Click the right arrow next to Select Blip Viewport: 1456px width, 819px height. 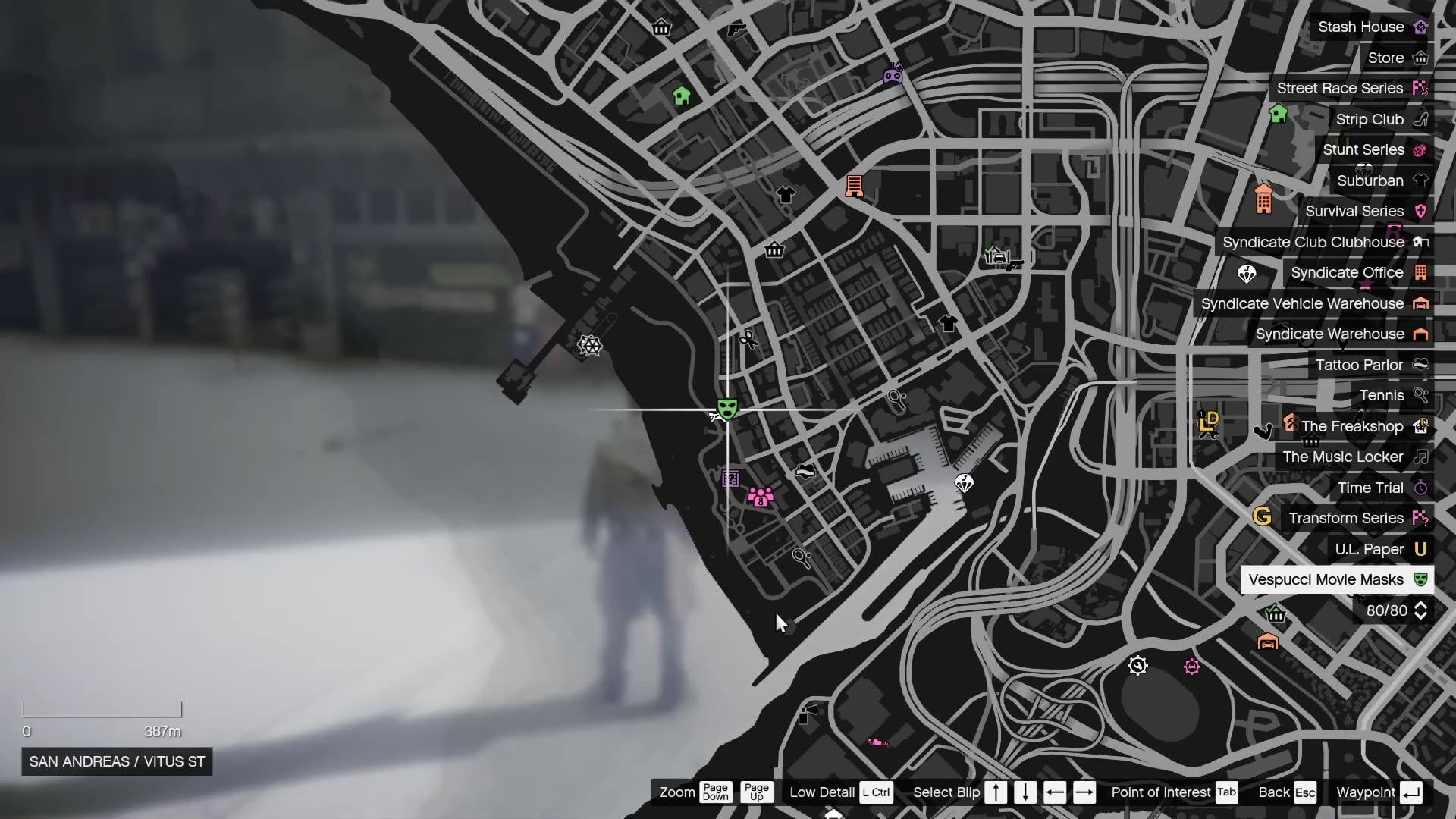(x=1084, y=792)
